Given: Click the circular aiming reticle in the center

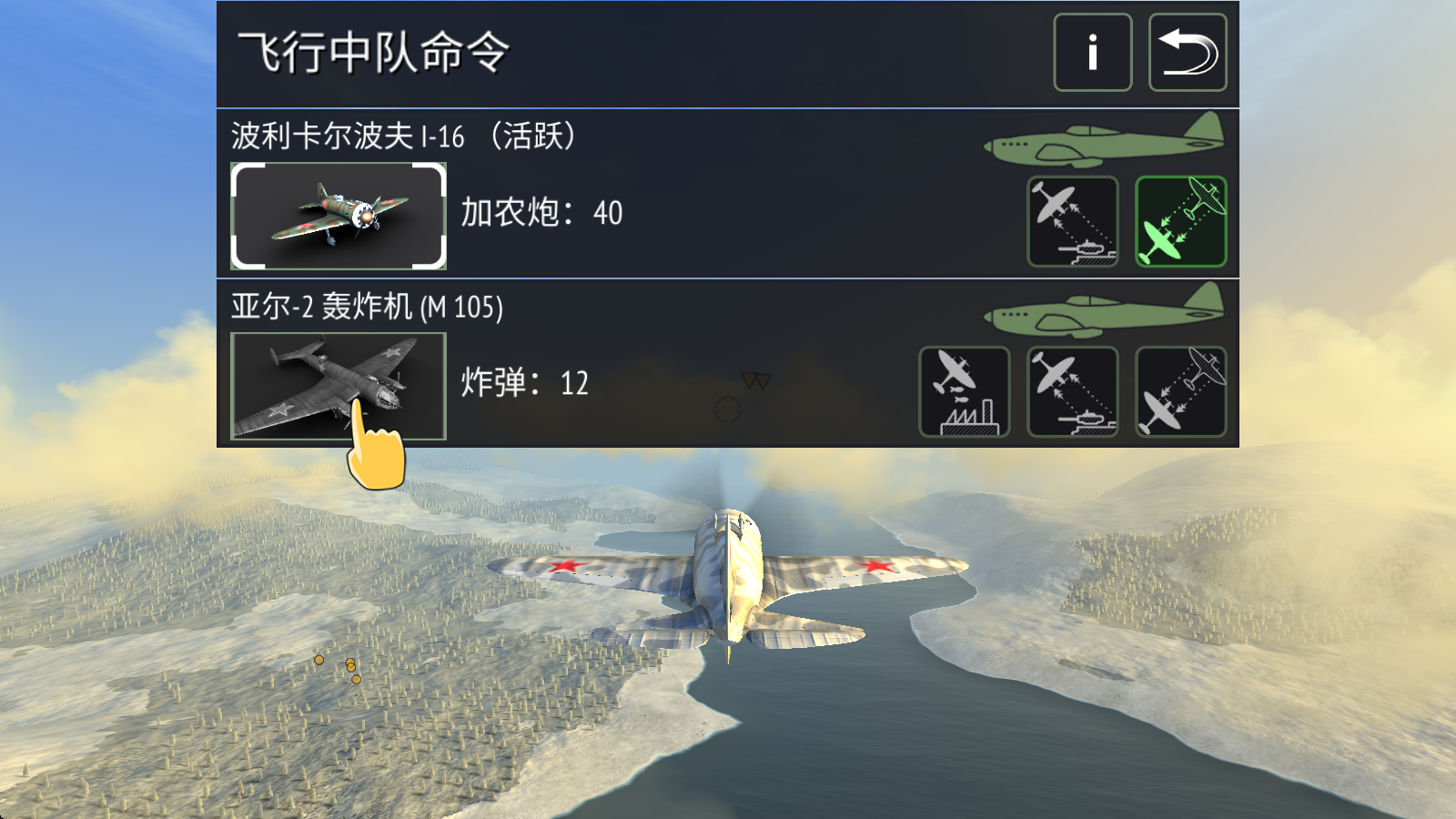Looking at the screenshot, I should tap(728, 411).
